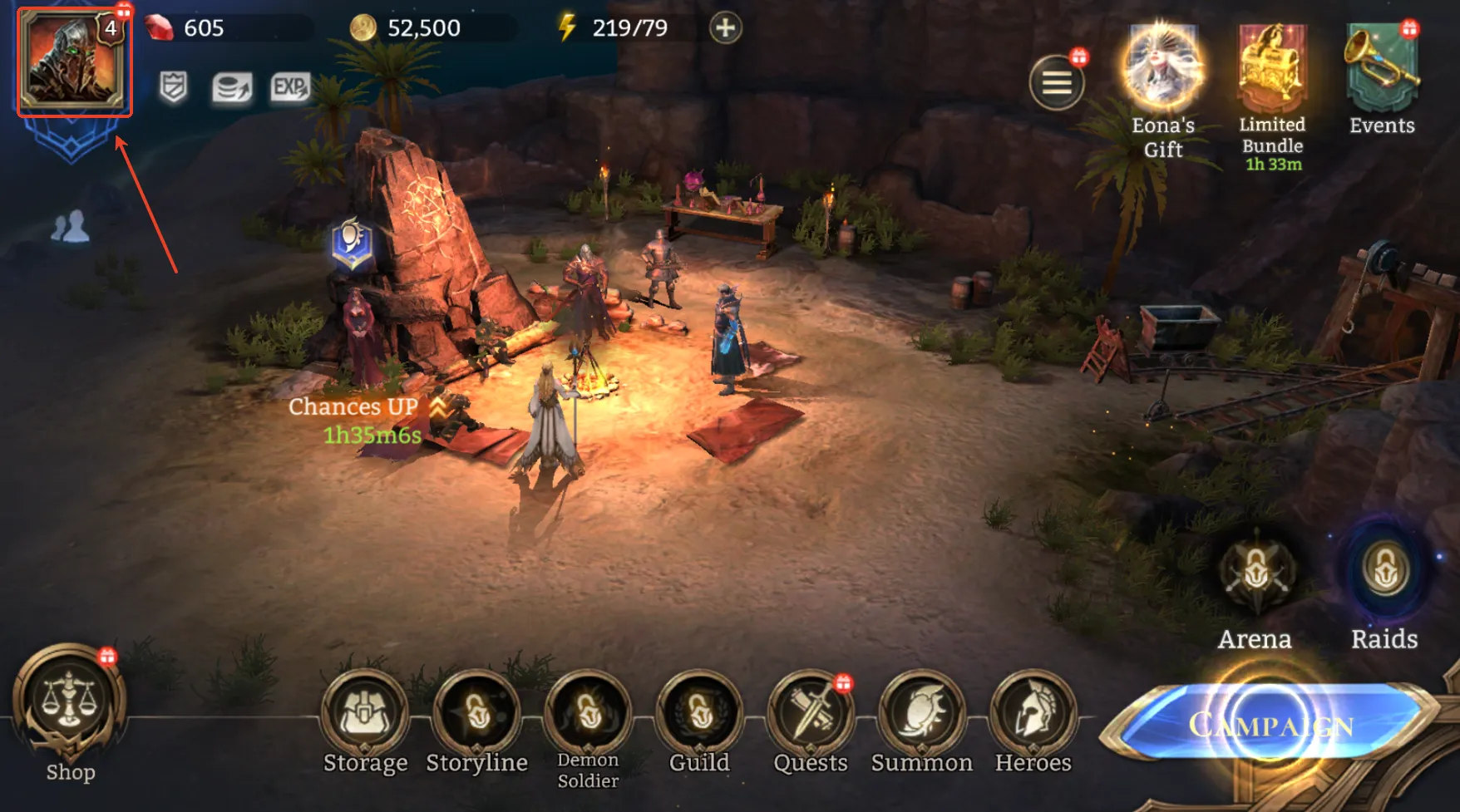The height and width of the screenshot is (812, 1460).
Task: Start the Campaign
Action: (x=1270, y=725)
